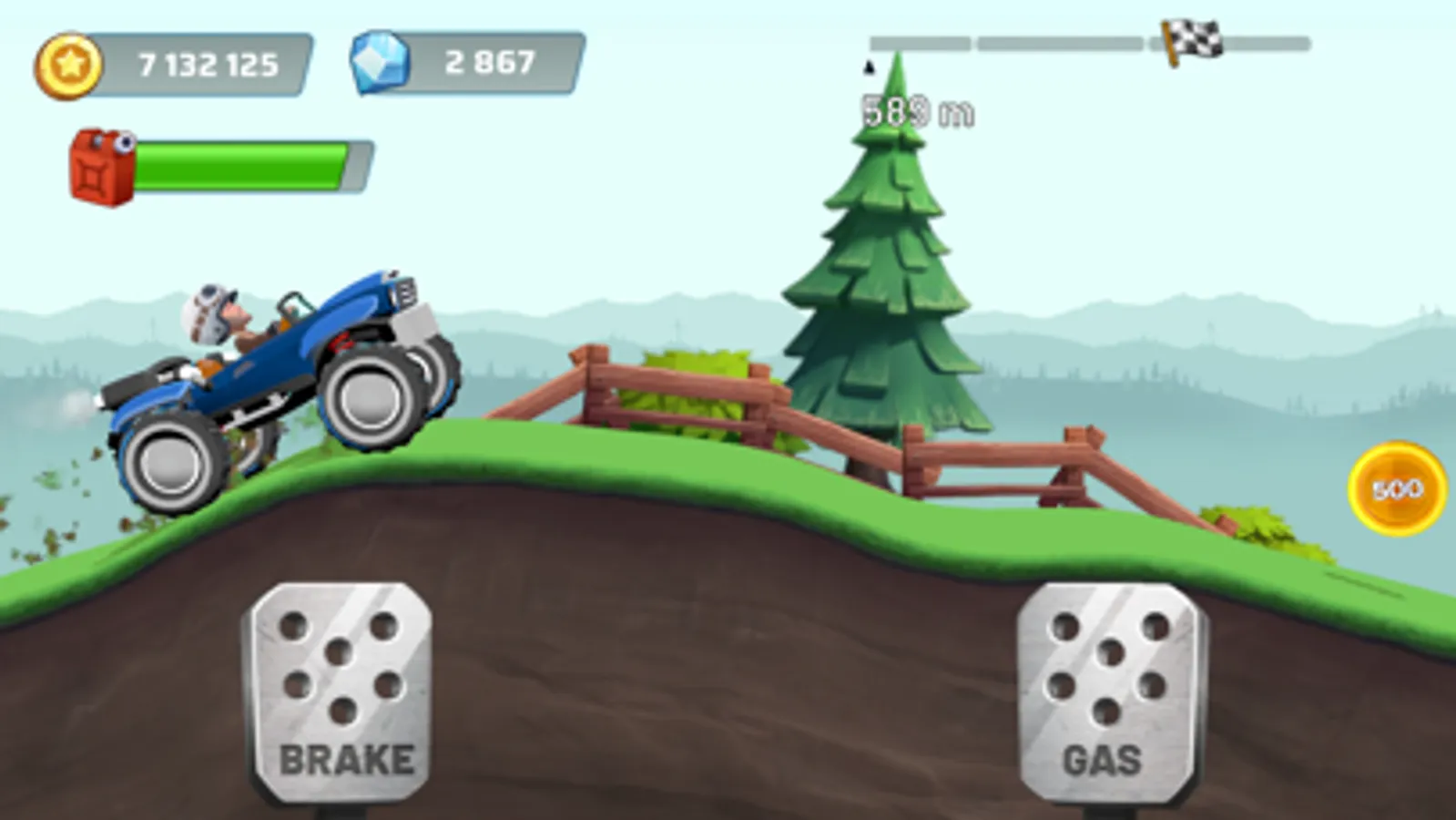Screen dimensions: 1456x820
Task: Click the black position arrow above 589 m
Action: (x=871, y=68)
